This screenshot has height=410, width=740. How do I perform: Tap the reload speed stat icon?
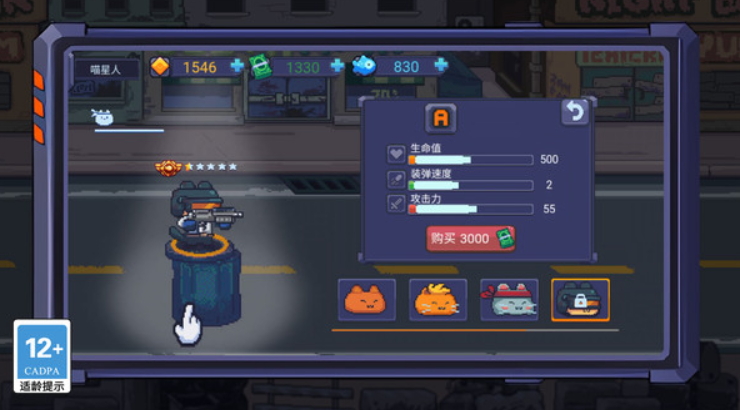point(396,180)
